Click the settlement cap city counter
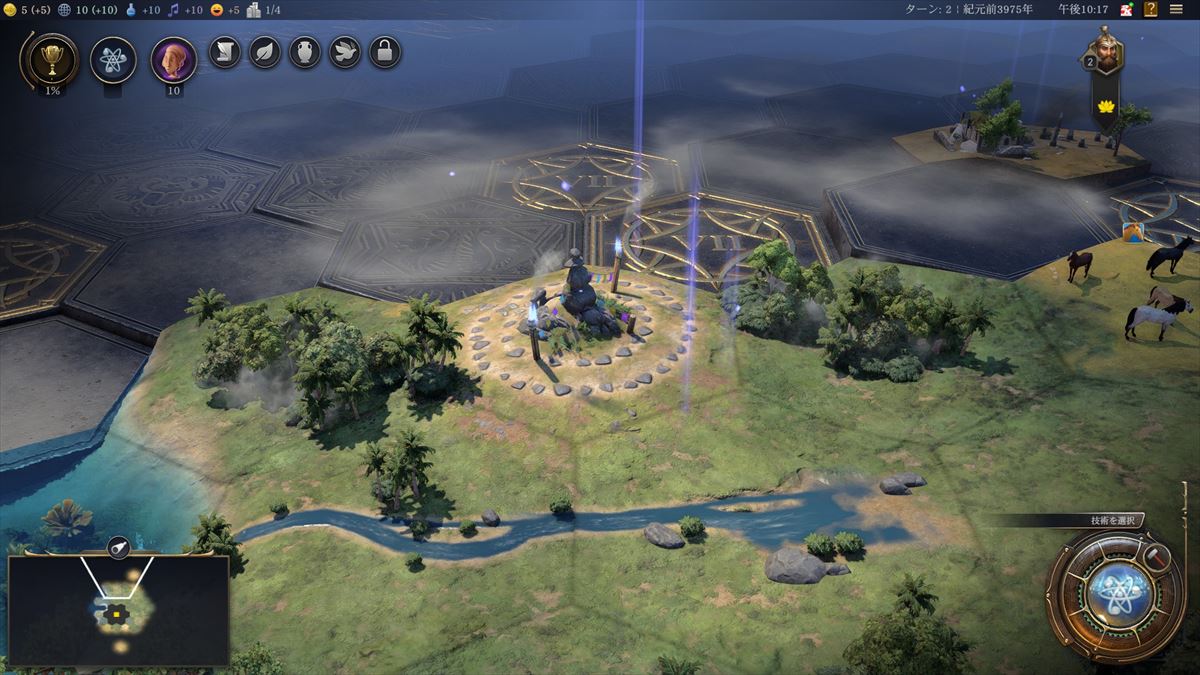This screenshot has width=1200, height=675. pyautogui.click(x=264, y=9)
